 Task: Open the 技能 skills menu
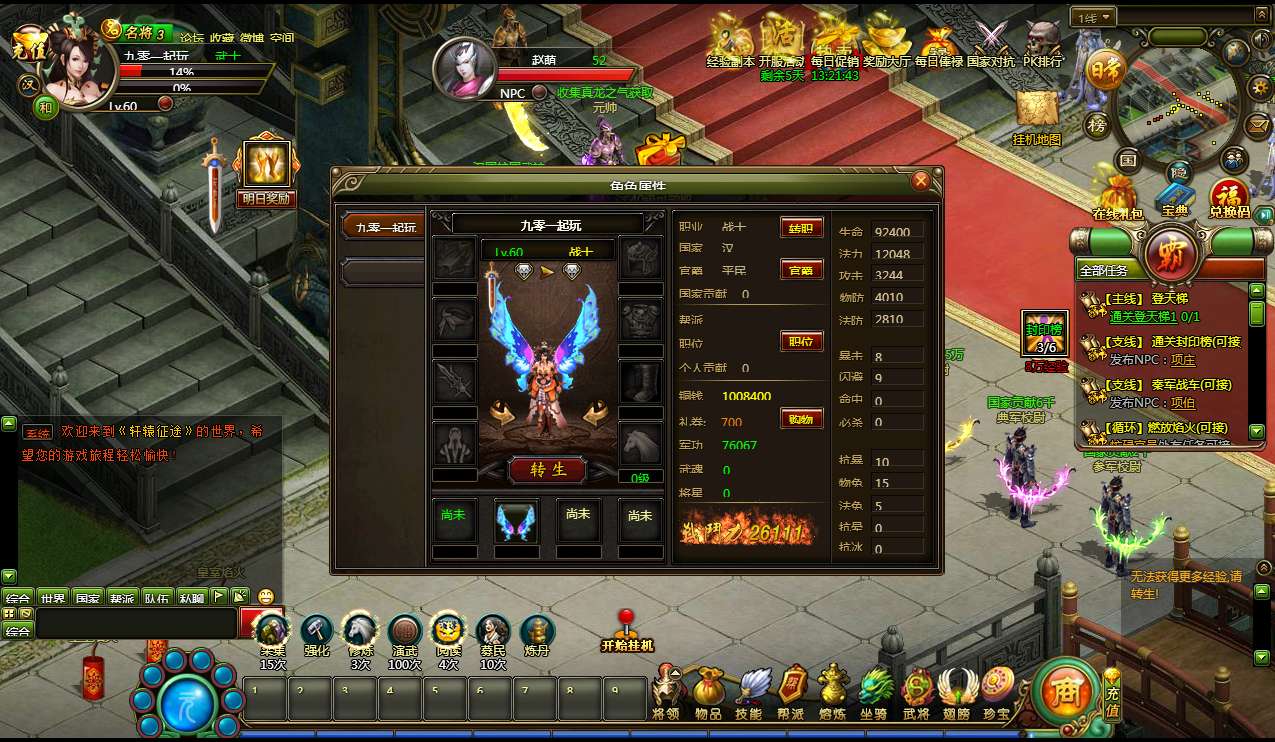(750, 690)
